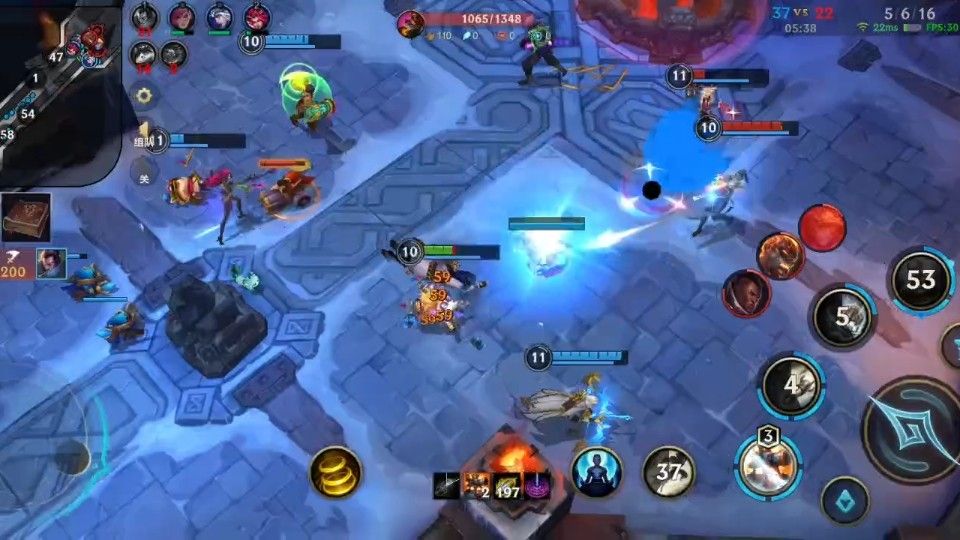Trigger the ability with 5 cooldown

coord(842,317)
